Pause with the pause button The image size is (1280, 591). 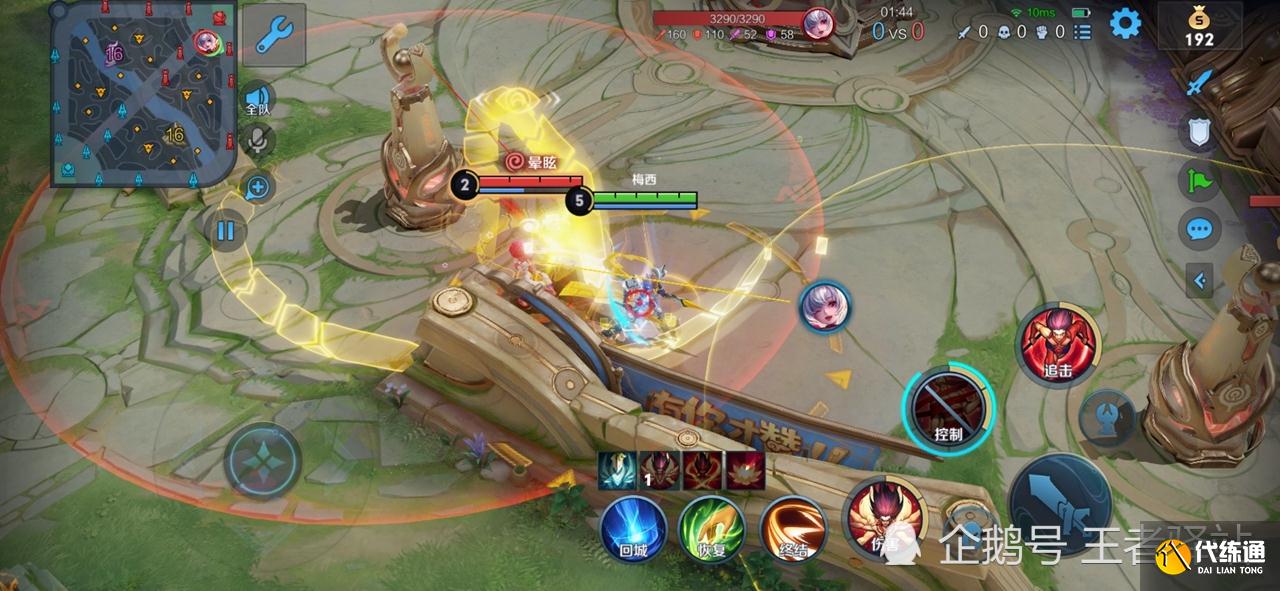click(x=226, y=232)
